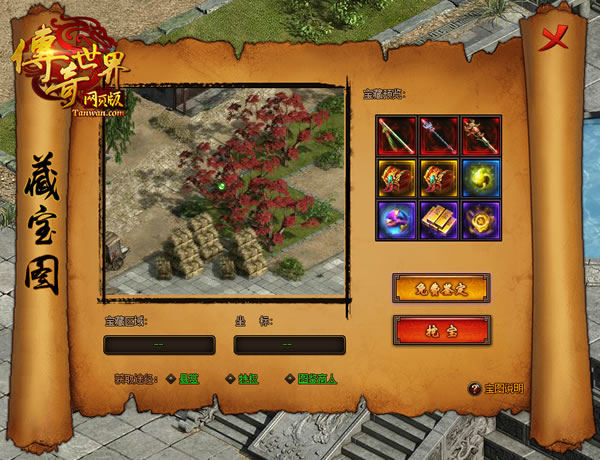
Task: Open the 图鉴商人 merchant link
Action: [x=314, y=379]
